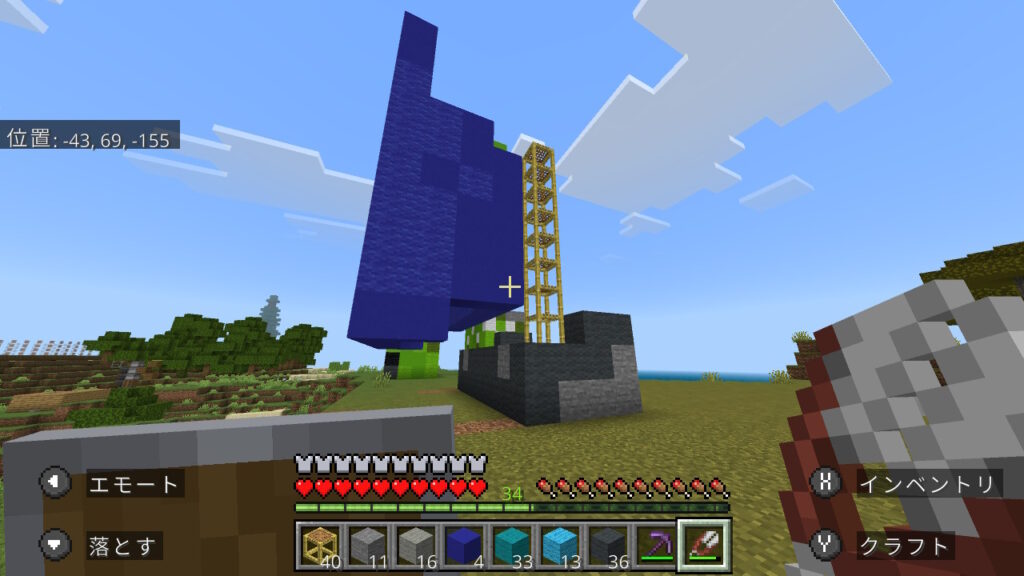Pick the dark blue block slot
The image size is (1024, 576).
point(463,546)
